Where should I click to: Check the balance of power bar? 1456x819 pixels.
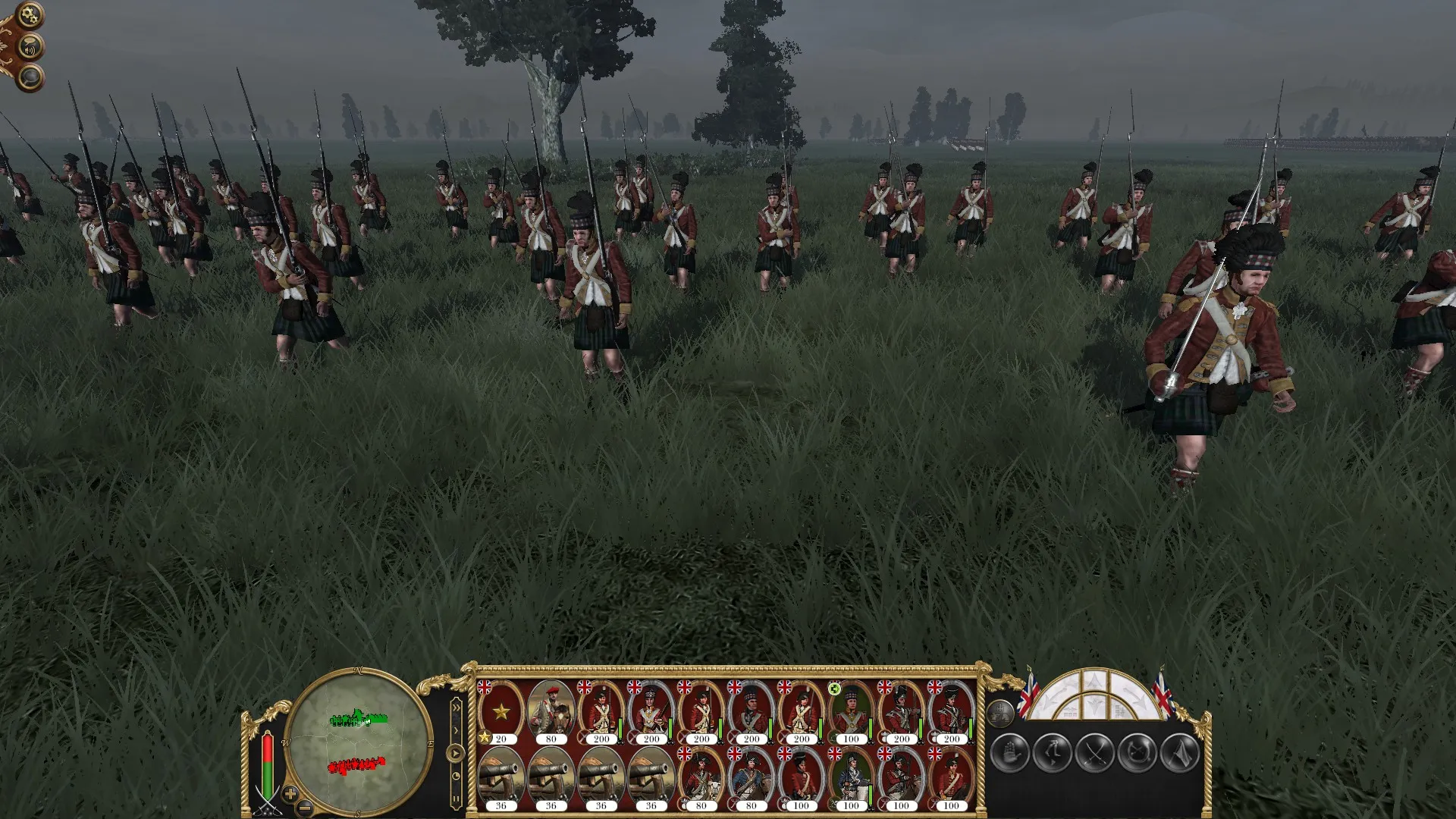[267, 762]
